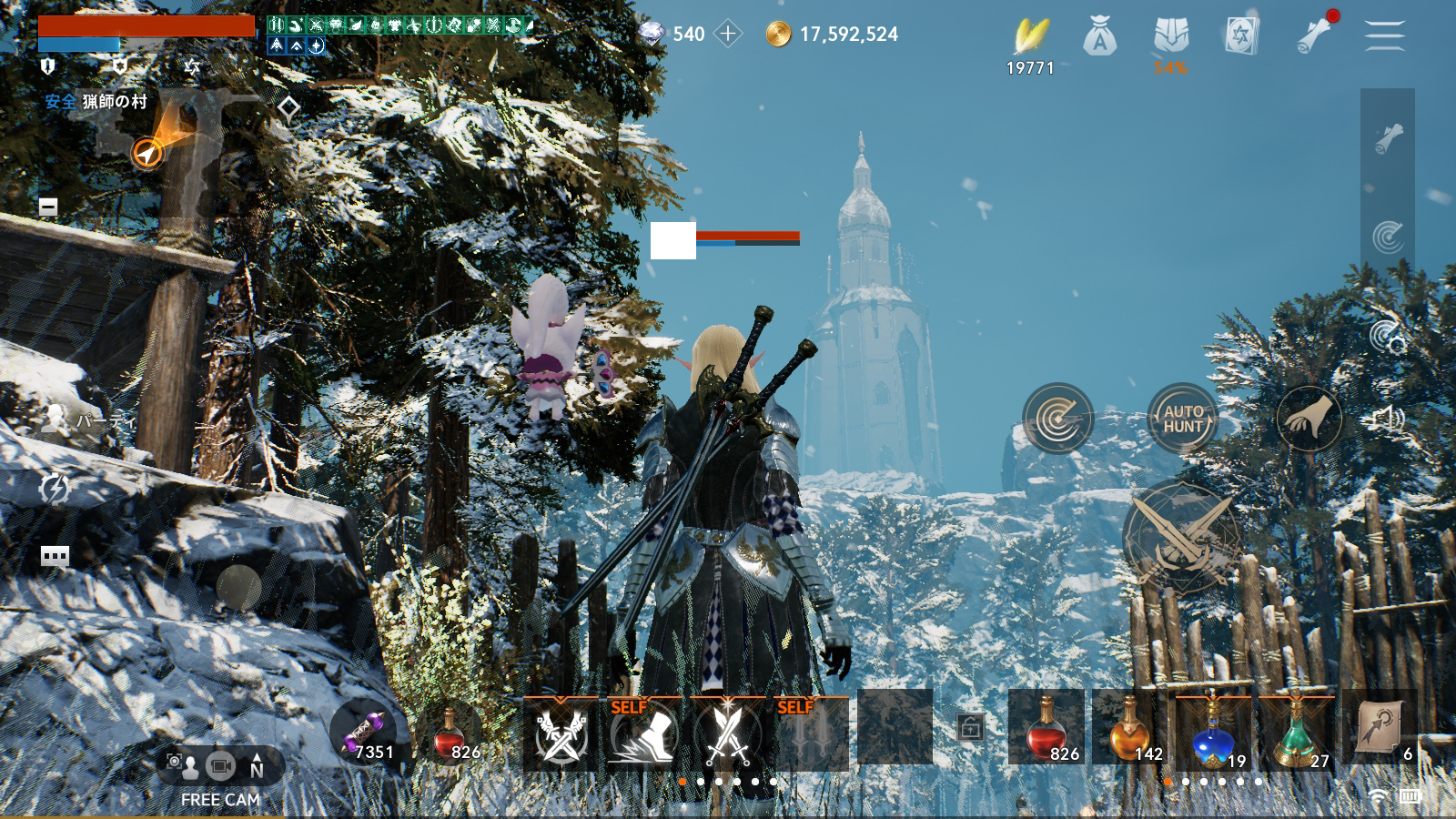Toggle the AUTO HUNT button
This screenshot has width=1456, height=819.
pyautogui.click(x=1182, y=419)
